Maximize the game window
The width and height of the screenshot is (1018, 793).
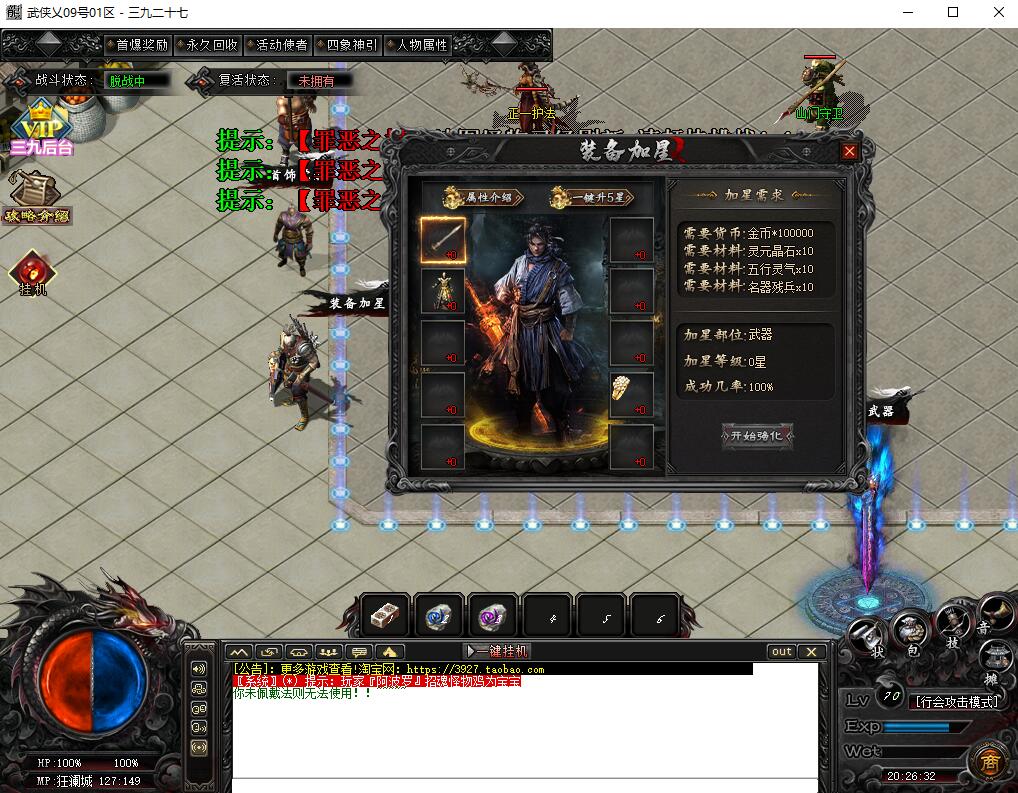point(953,12)
